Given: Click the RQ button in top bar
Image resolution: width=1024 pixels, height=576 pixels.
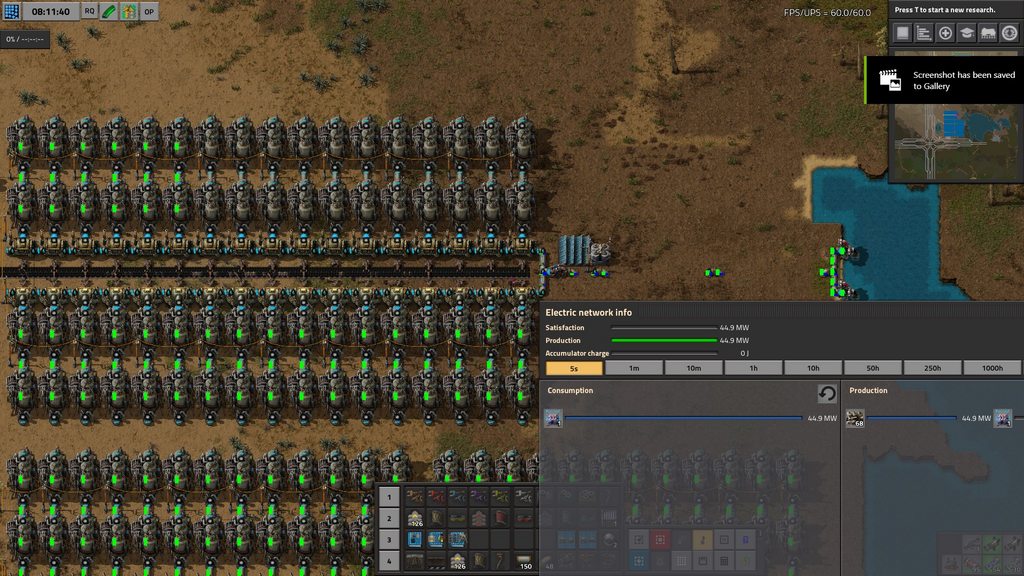Looking at the screenshot, I should (90, 11).
